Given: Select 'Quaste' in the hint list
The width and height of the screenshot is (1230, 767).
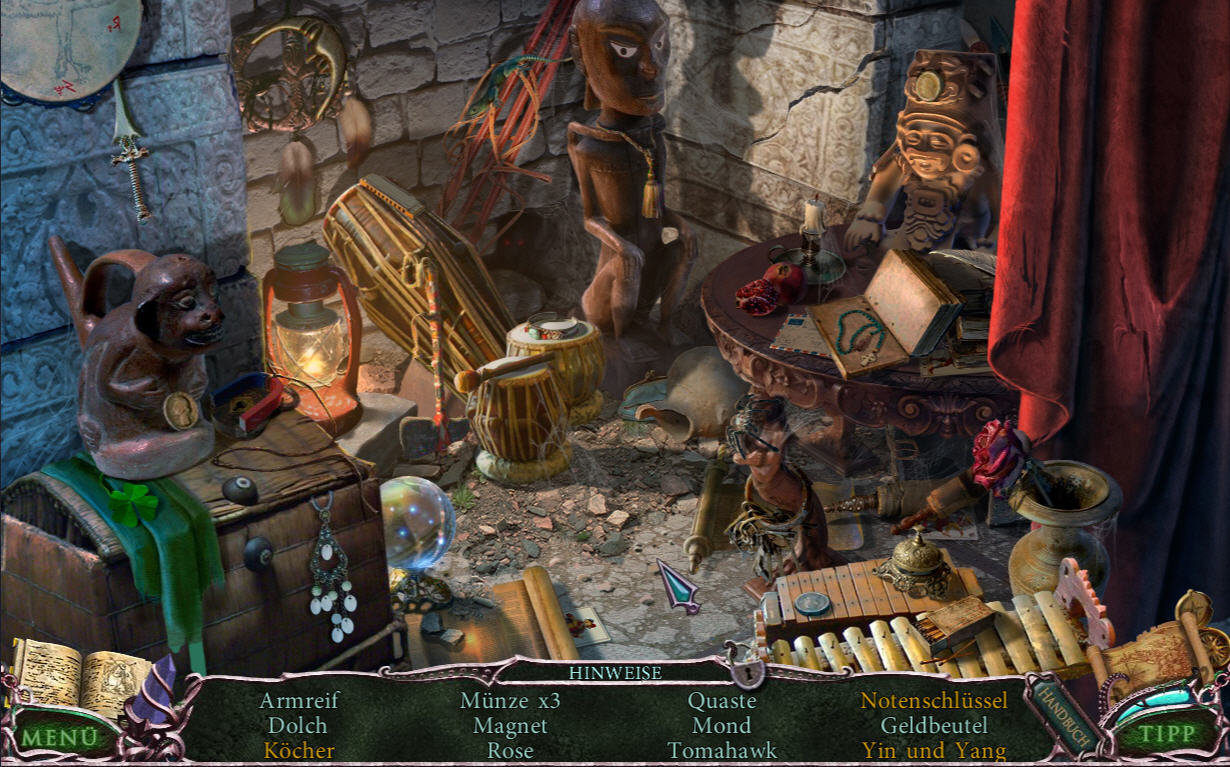Looking at the screenshot, I should click(722, 701).
